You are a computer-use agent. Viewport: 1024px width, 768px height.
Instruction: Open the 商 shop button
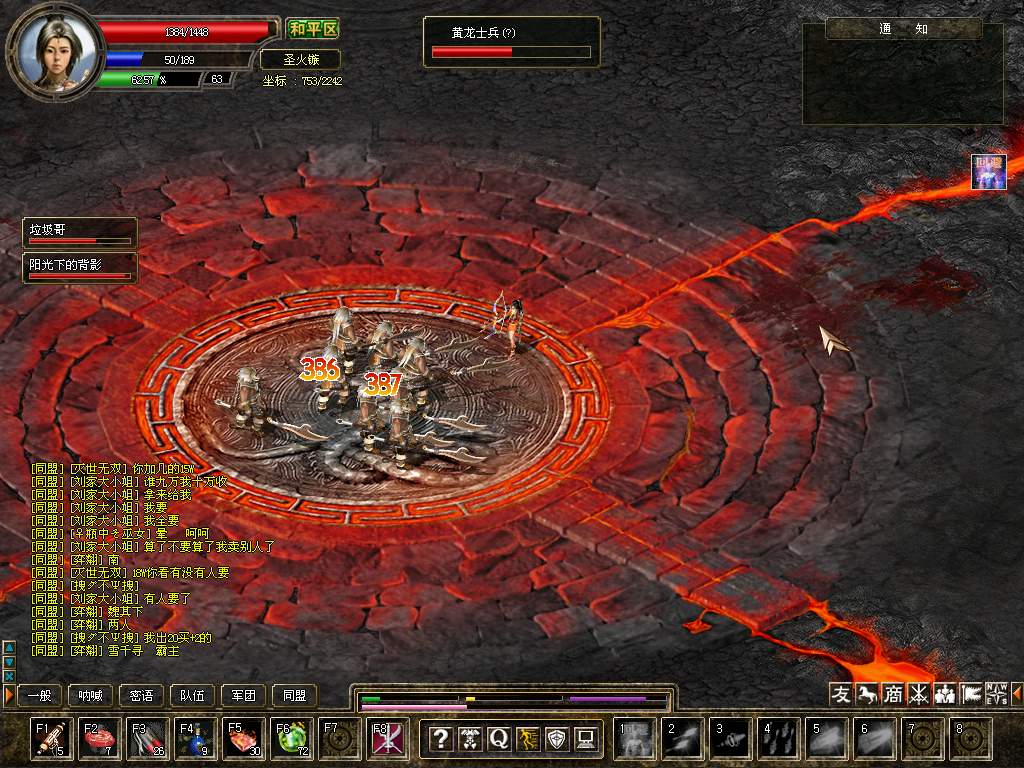[893, 693]
